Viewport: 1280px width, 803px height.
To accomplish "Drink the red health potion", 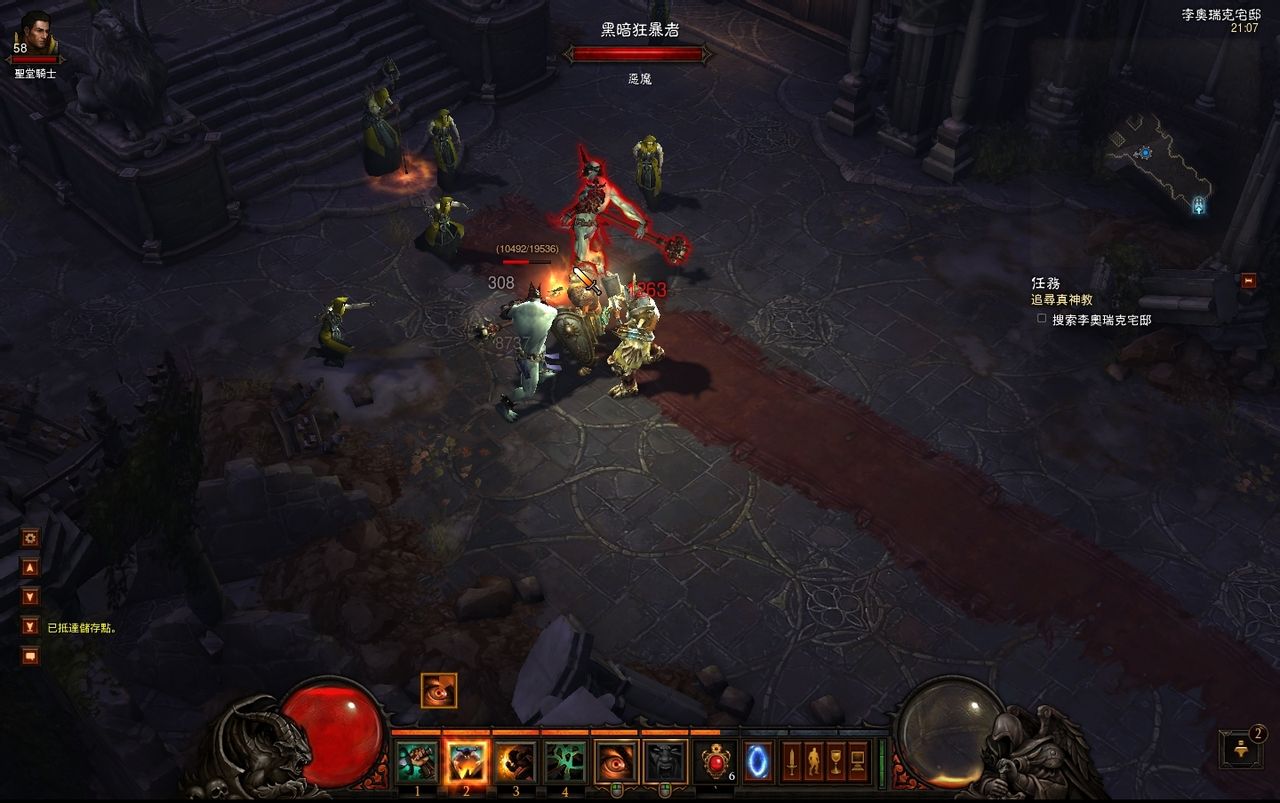I will [716, 762].
